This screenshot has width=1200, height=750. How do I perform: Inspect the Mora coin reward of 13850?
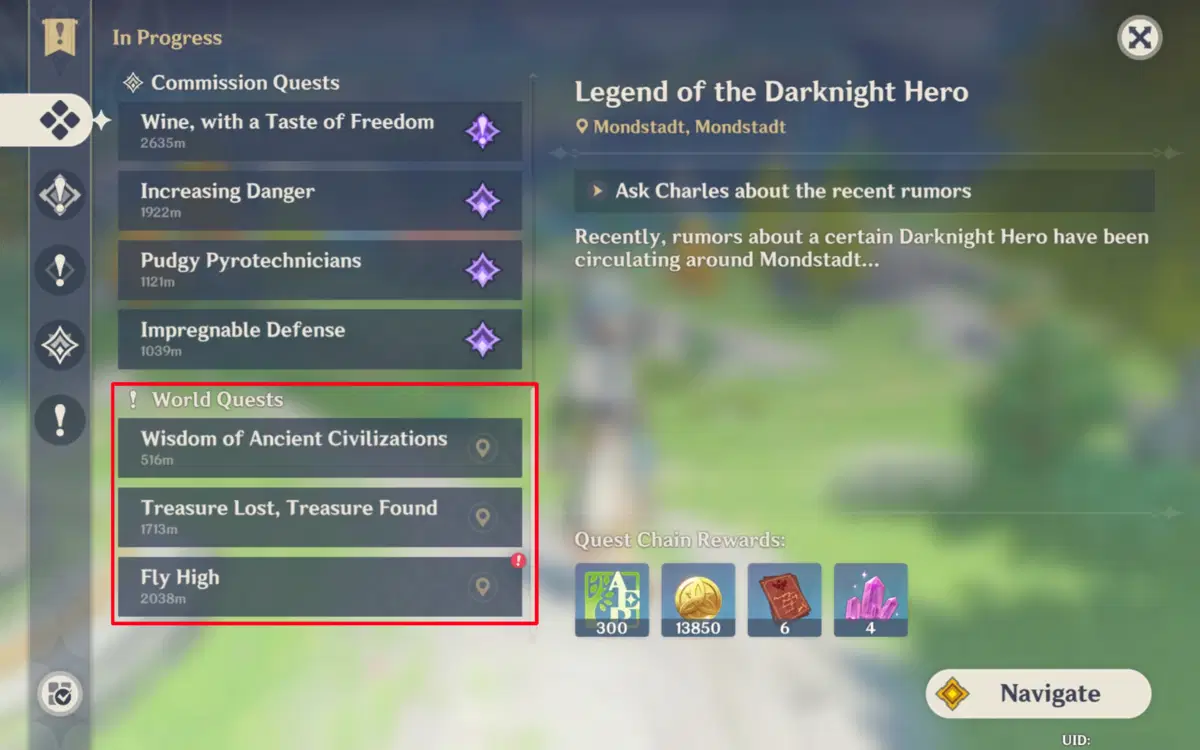click(x=698, y=599)
